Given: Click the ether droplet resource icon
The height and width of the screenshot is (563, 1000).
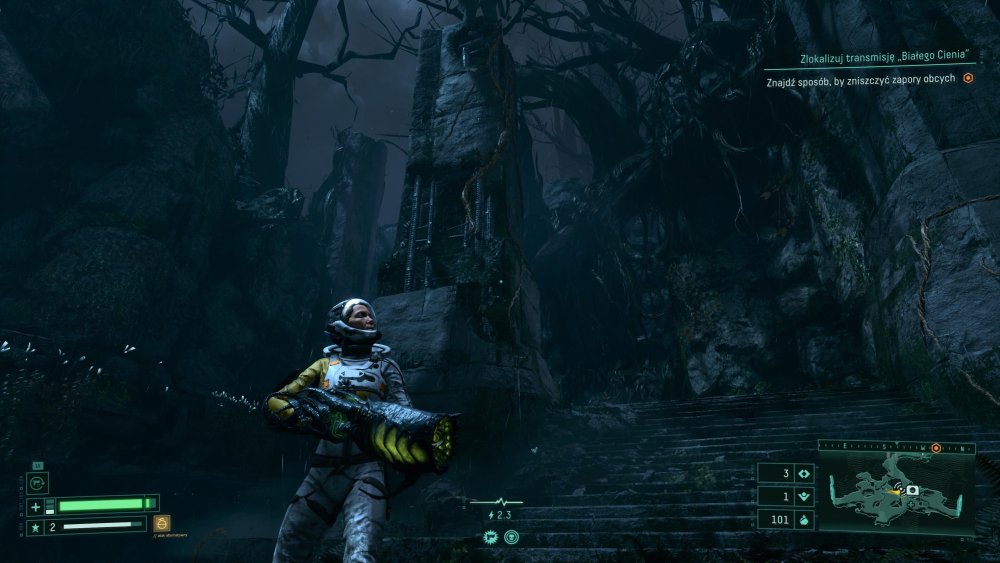Looking at the screenshot, I should click(x=805, y=519).
